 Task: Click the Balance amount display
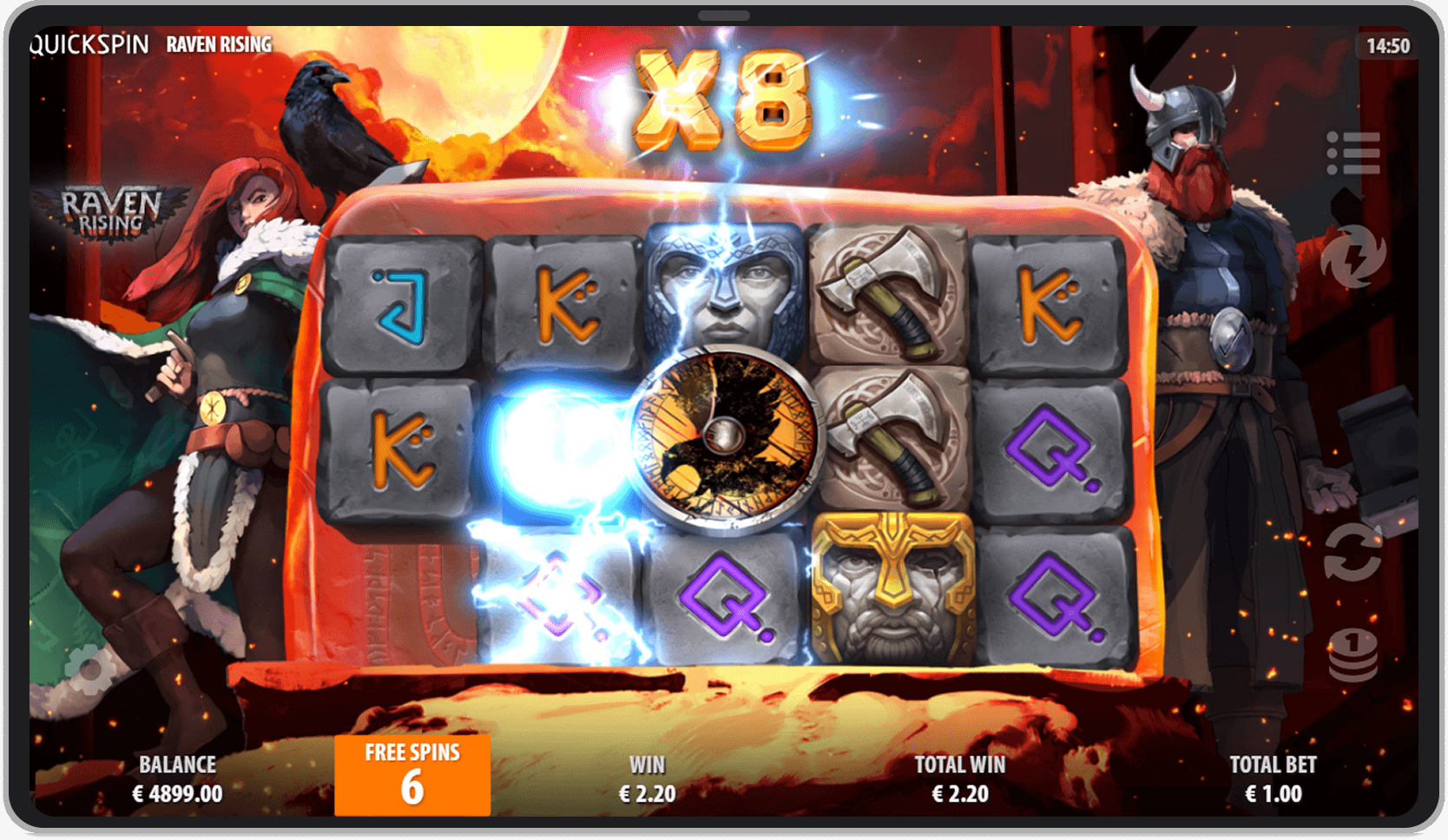(x=177, y=778)
